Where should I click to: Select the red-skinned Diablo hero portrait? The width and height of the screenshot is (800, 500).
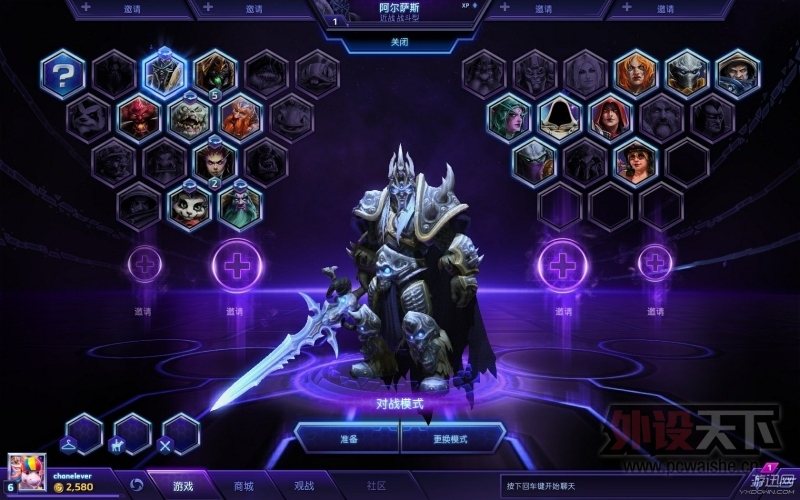139,118
